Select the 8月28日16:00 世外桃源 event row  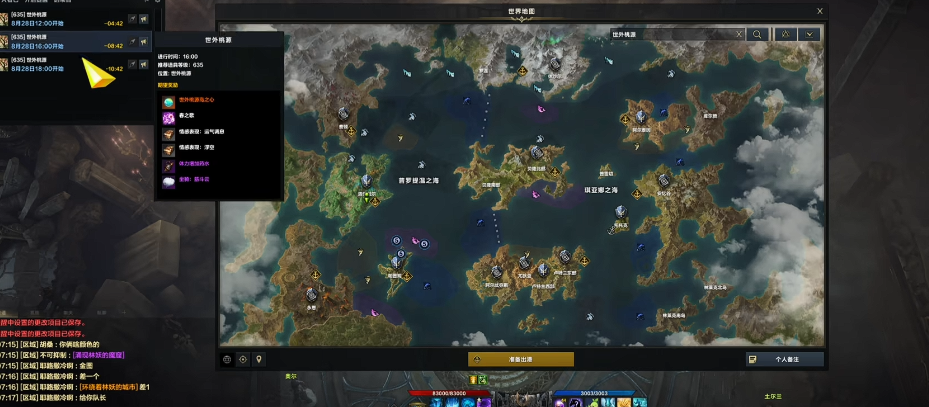(x=60, y=42)
